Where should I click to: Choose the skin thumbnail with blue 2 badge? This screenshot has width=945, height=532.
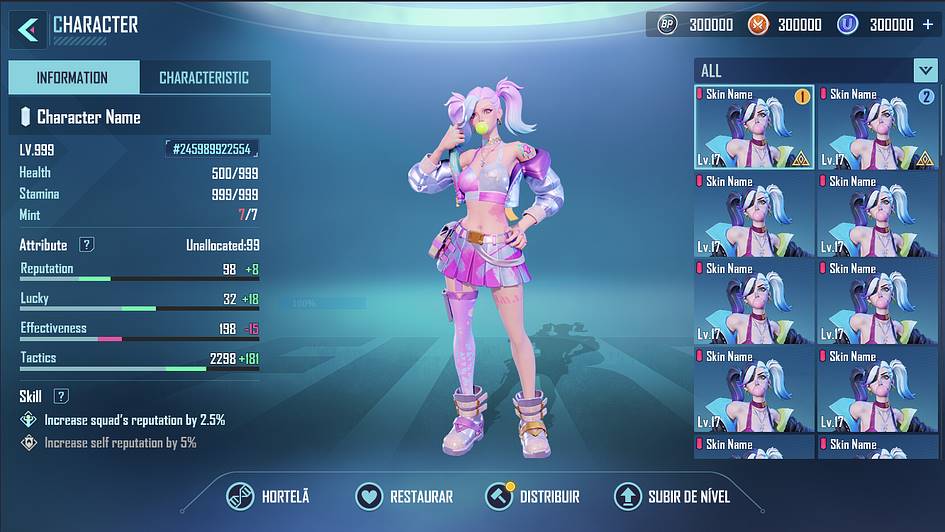[877, 127]
